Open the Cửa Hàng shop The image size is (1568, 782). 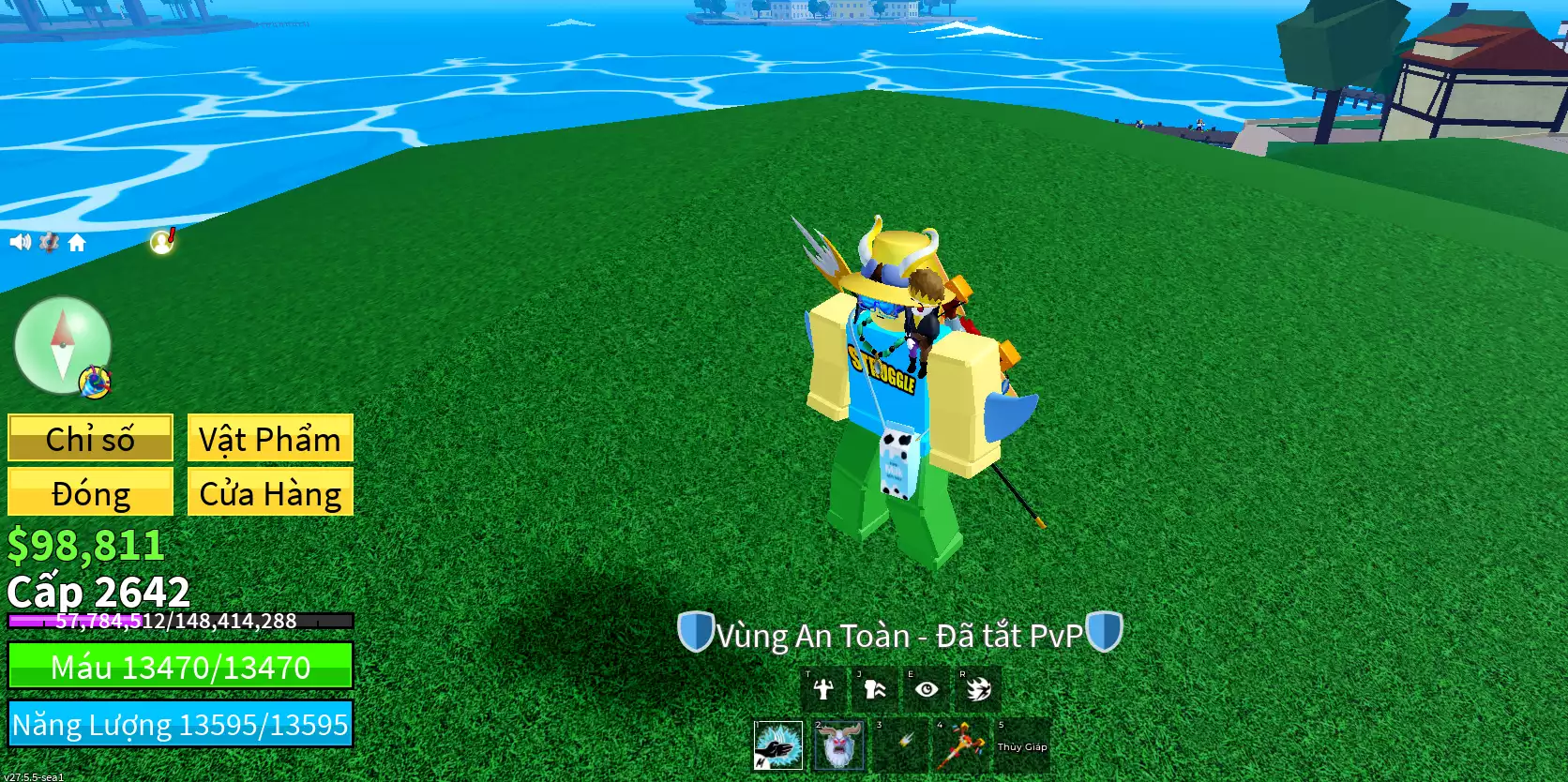tap(270, 492)
